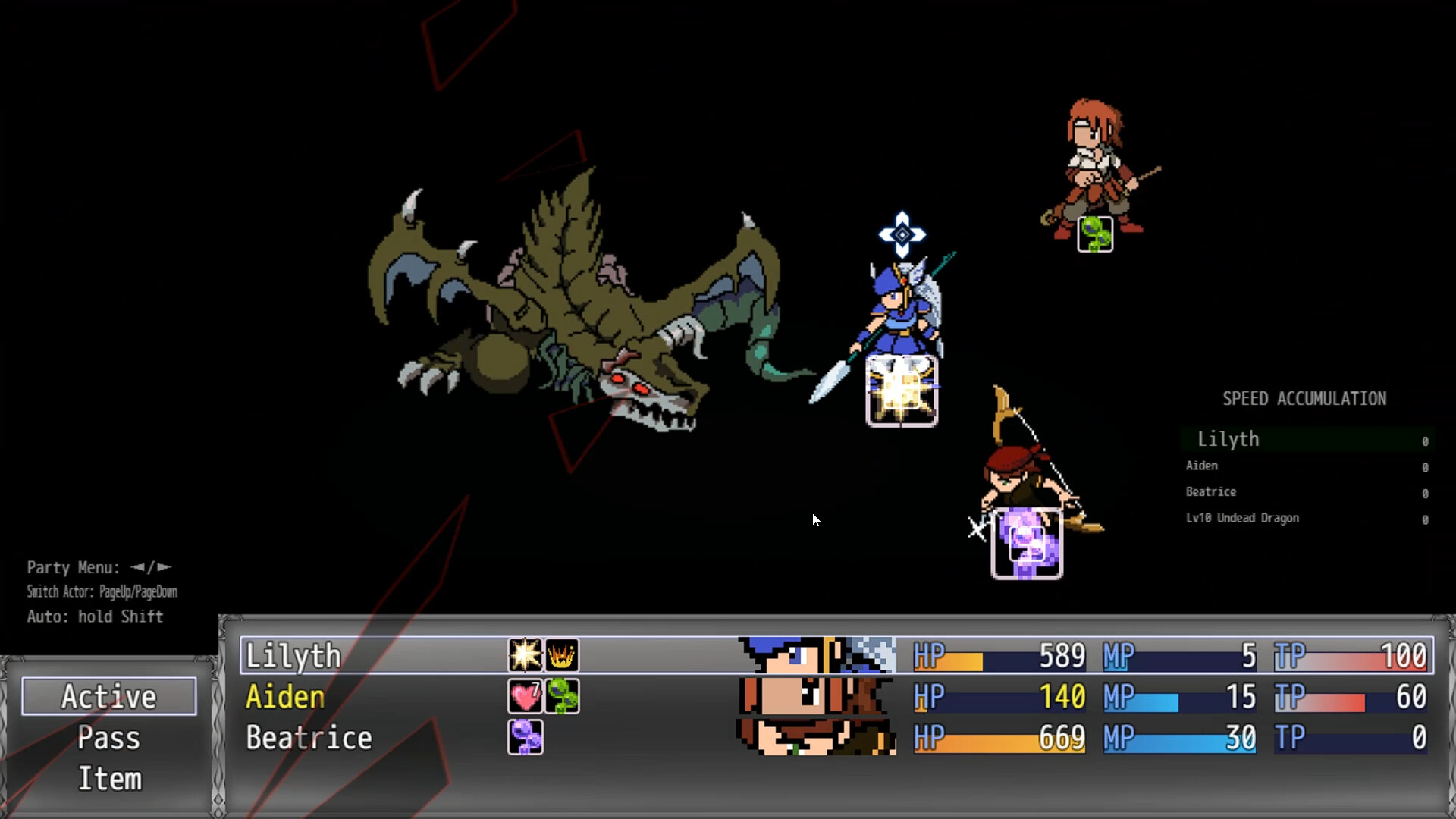This screenshot has width=1456, height=819.
Task: Select the crown status icon on Lilyth's row
Action: 561,655
